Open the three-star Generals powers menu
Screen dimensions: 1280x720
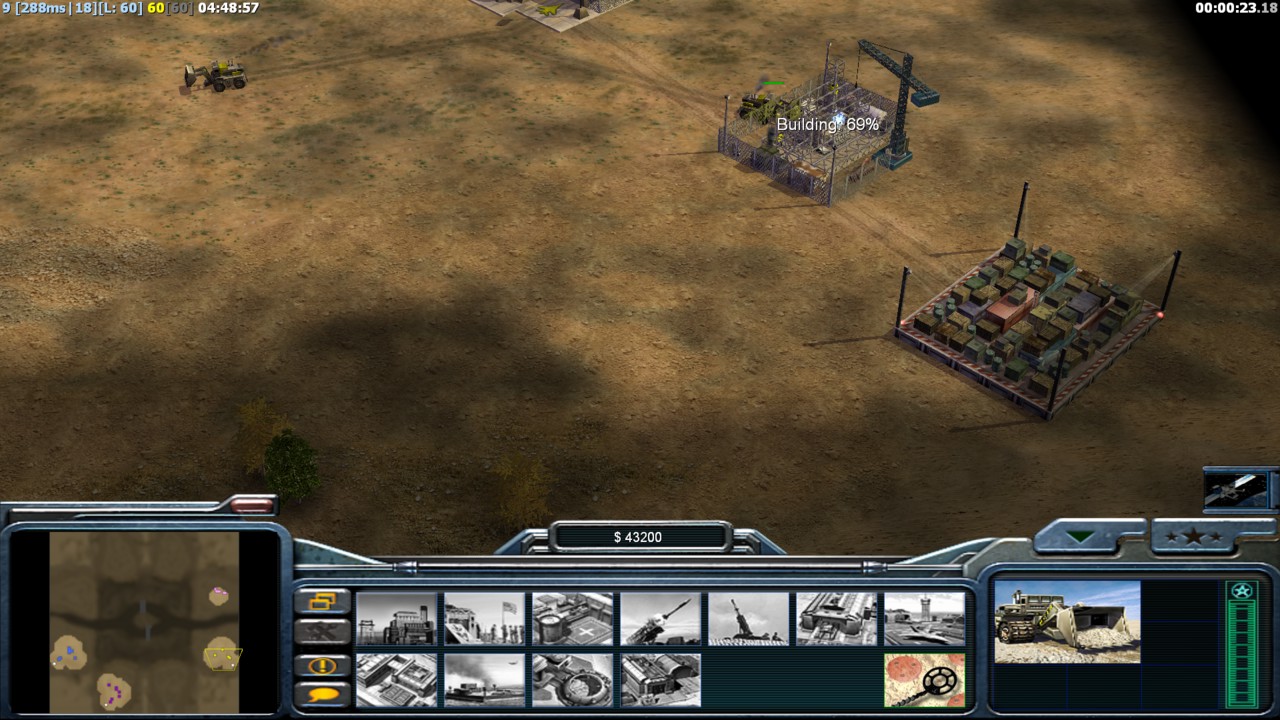(x=1201, y=537)
